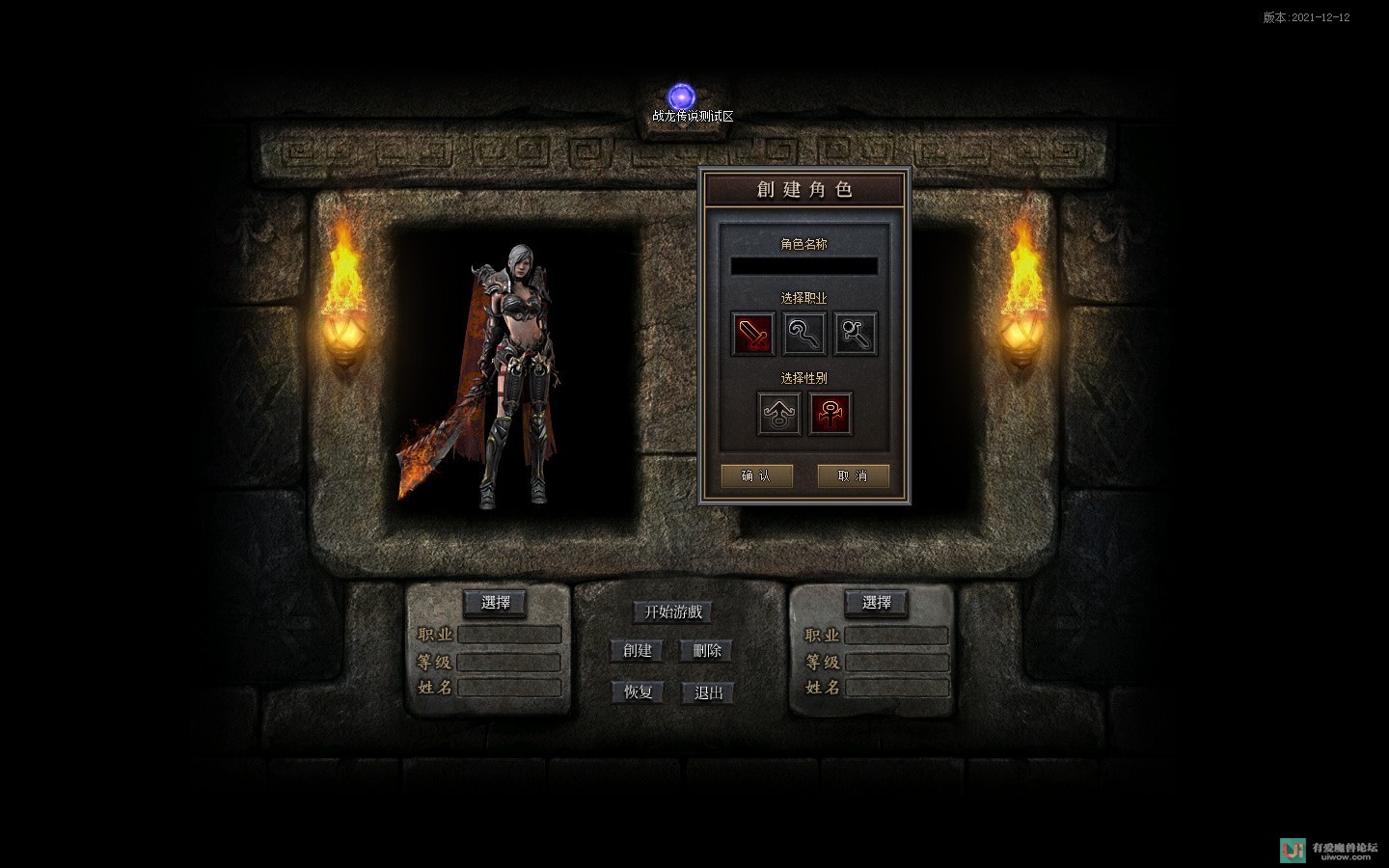
Task: Start the game with 开始游戲
Action: [673, 611]
